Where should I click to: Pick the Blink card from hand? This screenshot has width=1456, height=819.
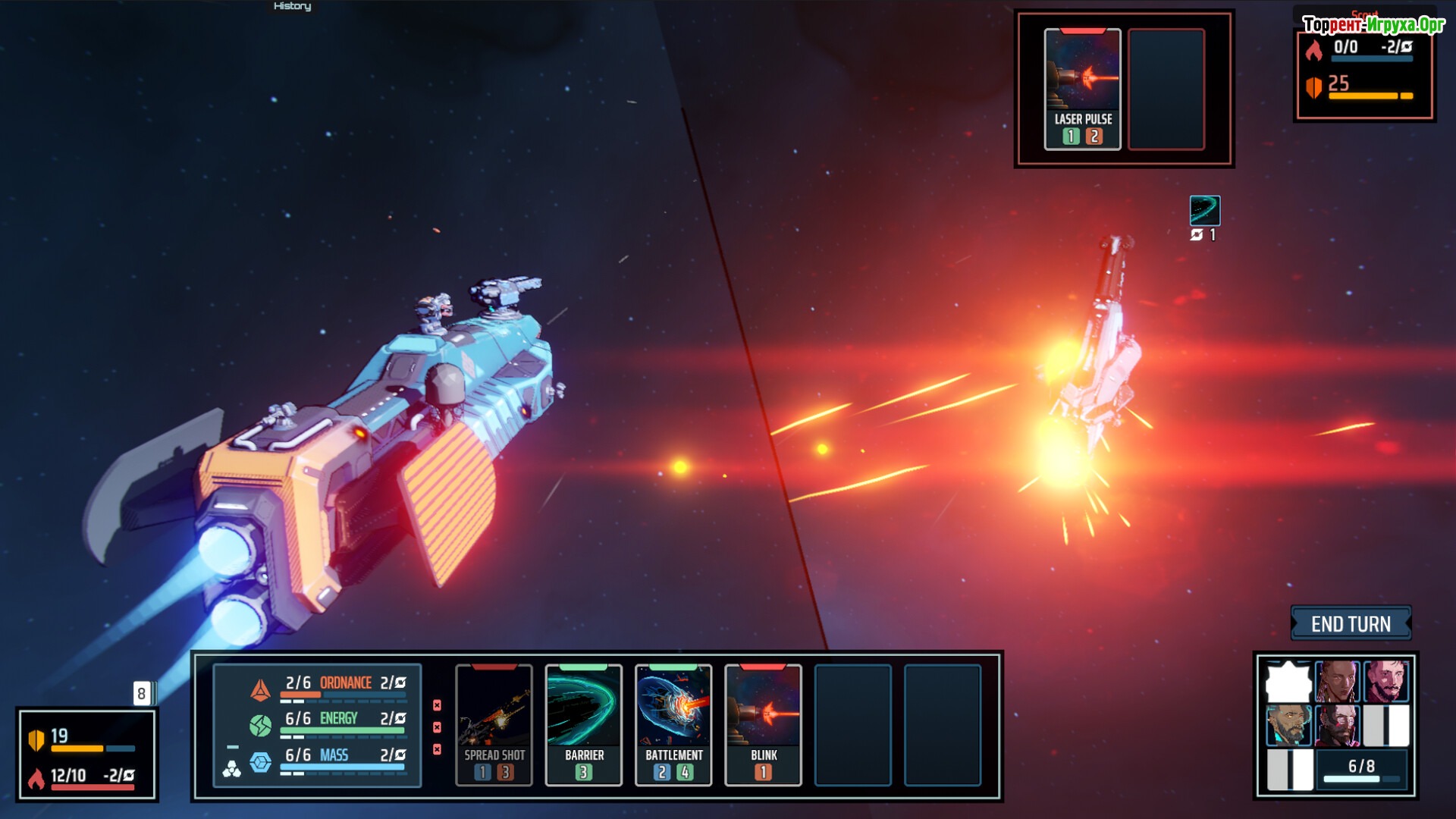click(x=763, y=725)
